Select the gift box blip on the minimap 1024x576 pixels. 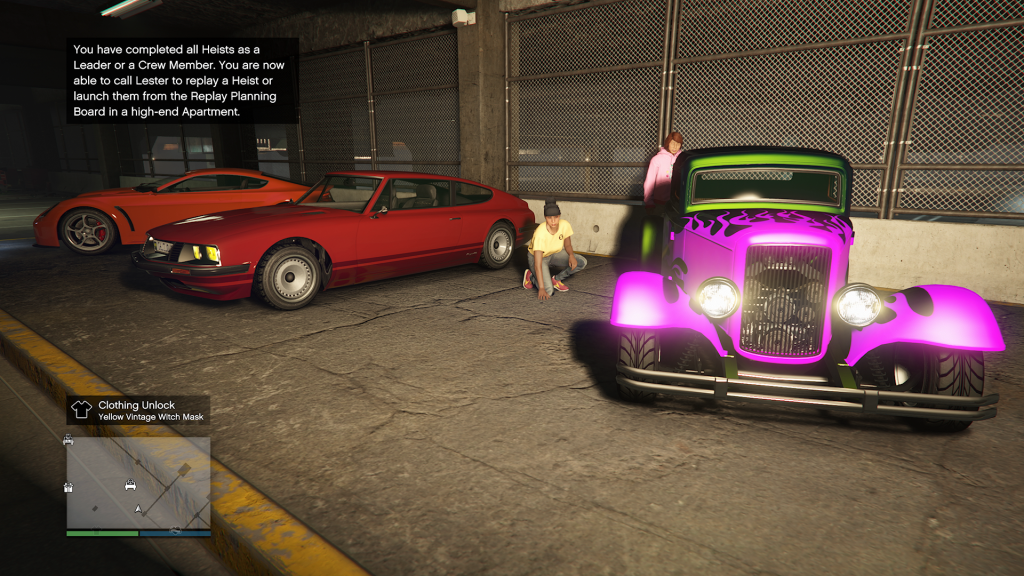click(x=69, y=487)
